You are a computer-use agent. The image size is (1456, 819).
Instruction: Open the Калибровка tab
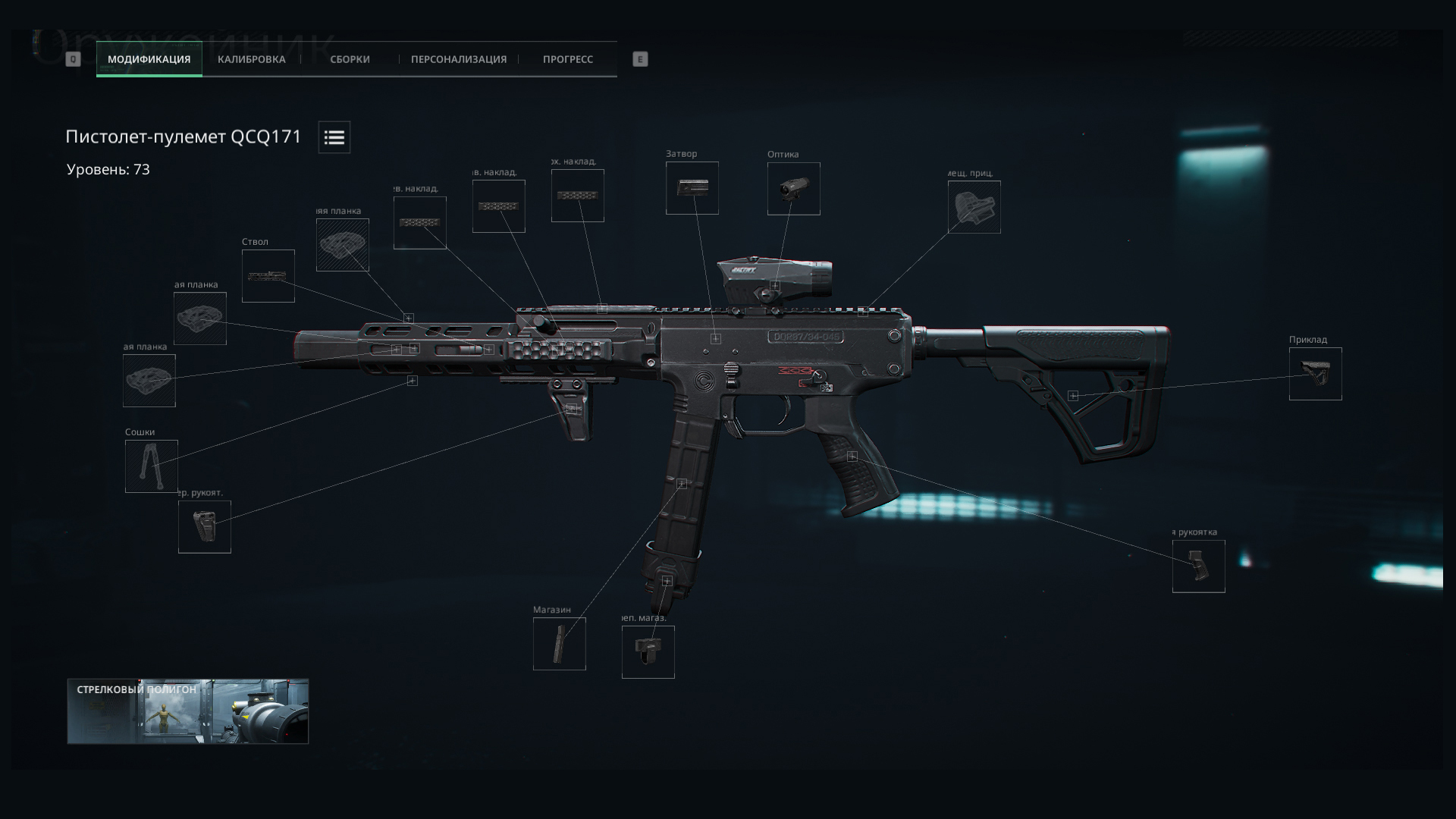pos(251,59)
